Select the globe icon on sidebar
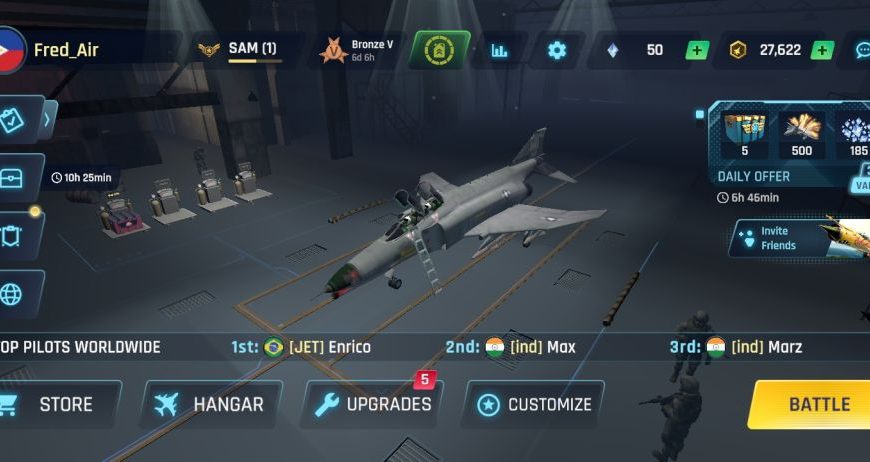This screenshot has width=870, height=462. (14, 294)
